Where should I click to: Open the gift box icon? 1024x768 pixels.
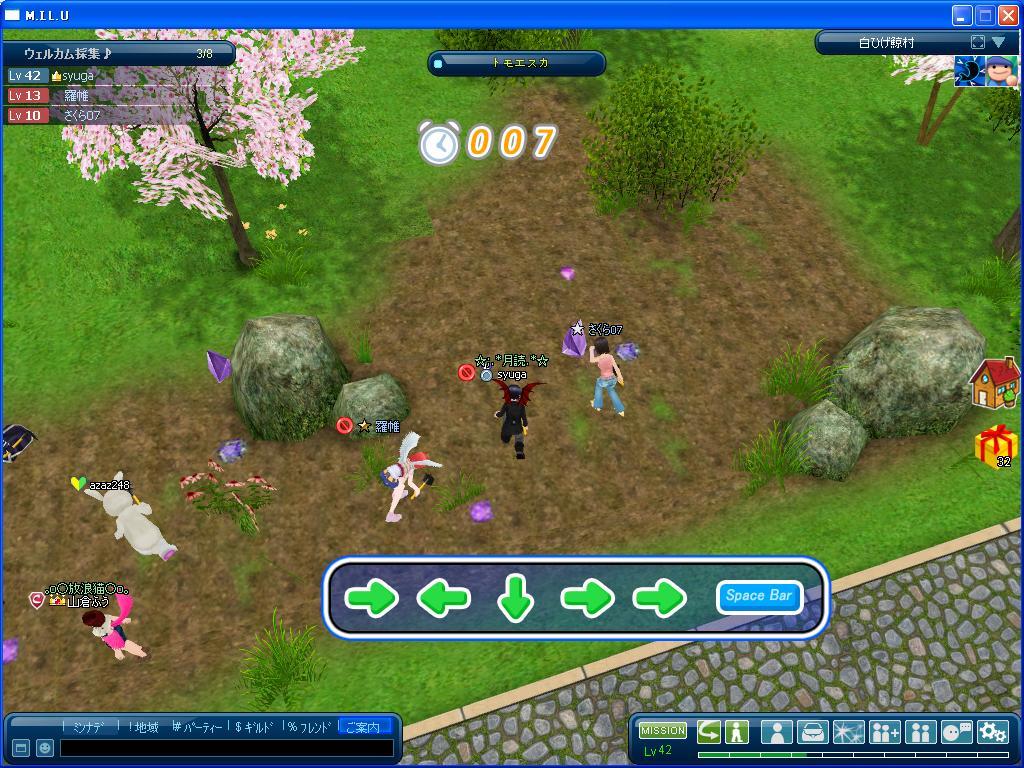[x=996, y=445]
